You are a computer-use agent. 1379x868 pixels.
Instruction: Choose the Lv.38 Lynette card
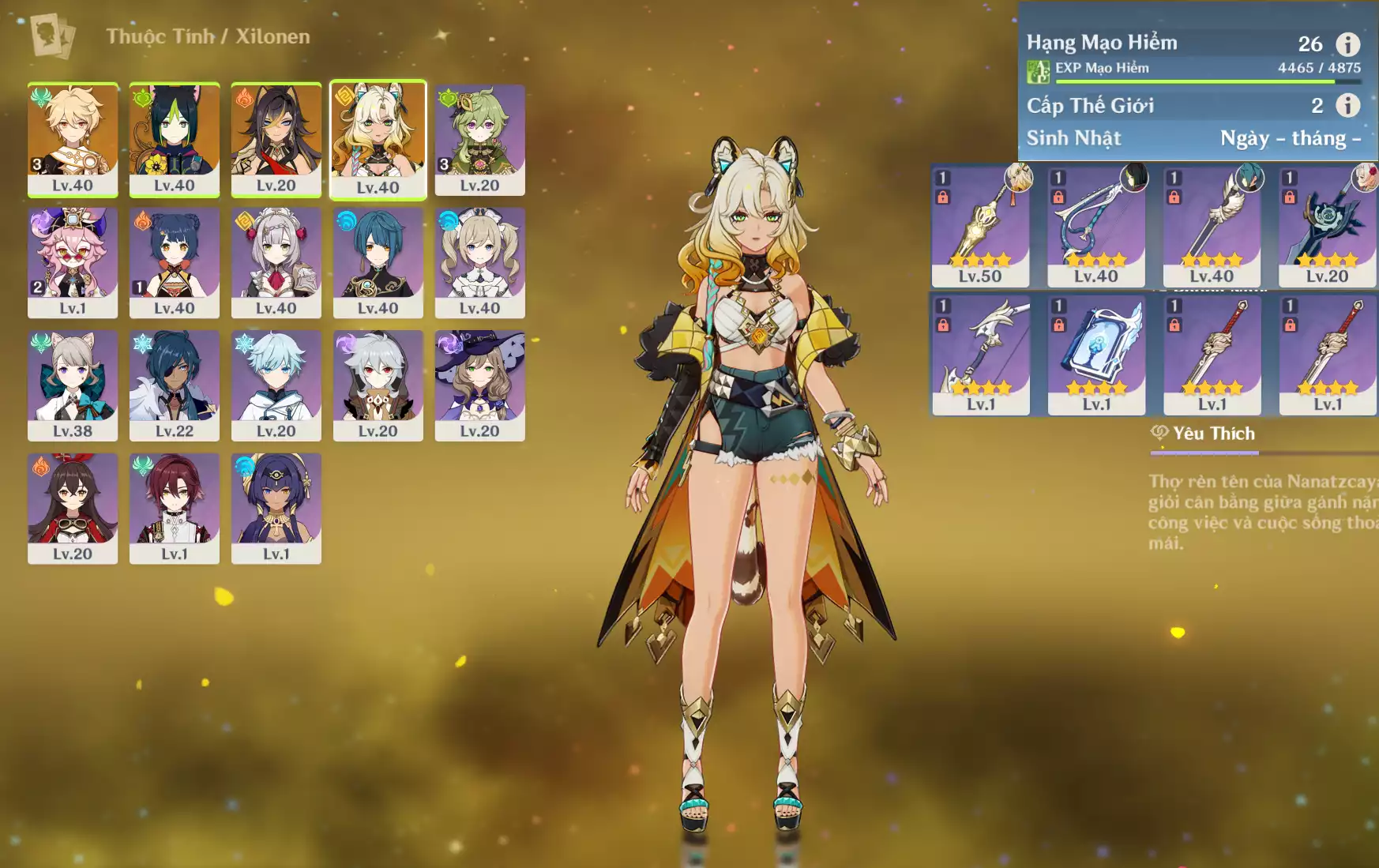coord(73,385)
